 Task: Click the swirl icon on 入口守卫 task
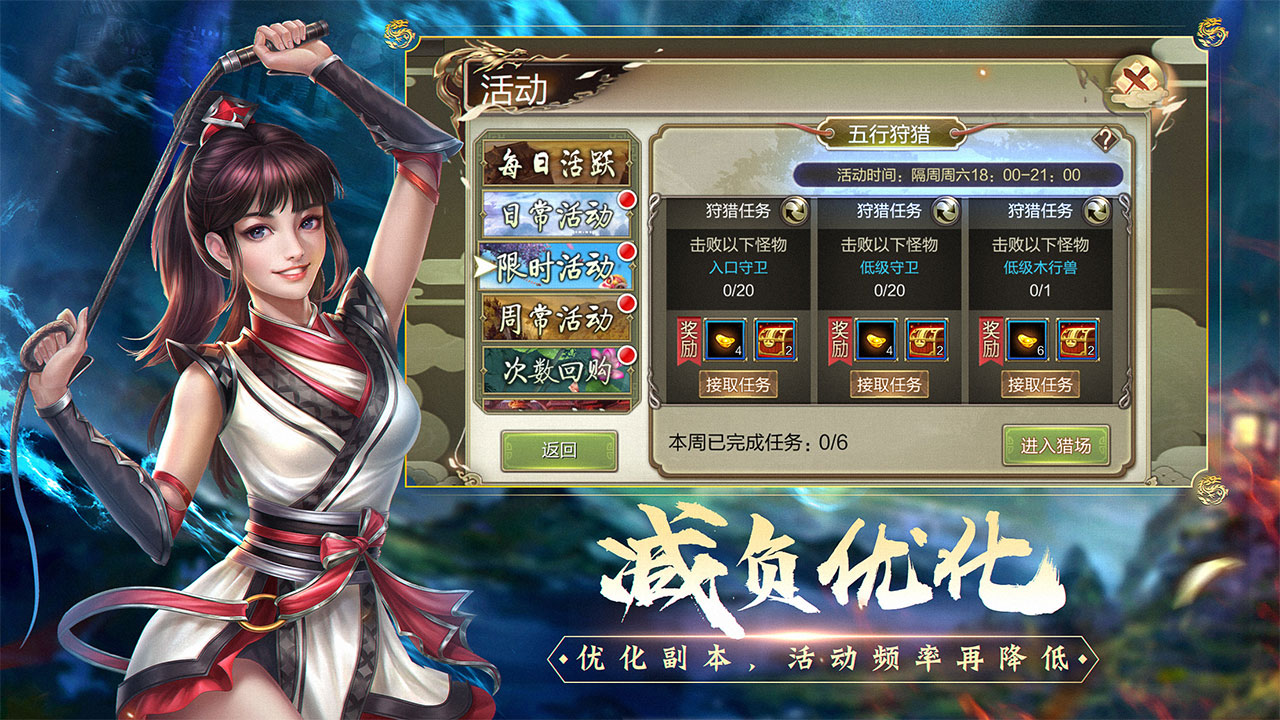tap(794, 211)
